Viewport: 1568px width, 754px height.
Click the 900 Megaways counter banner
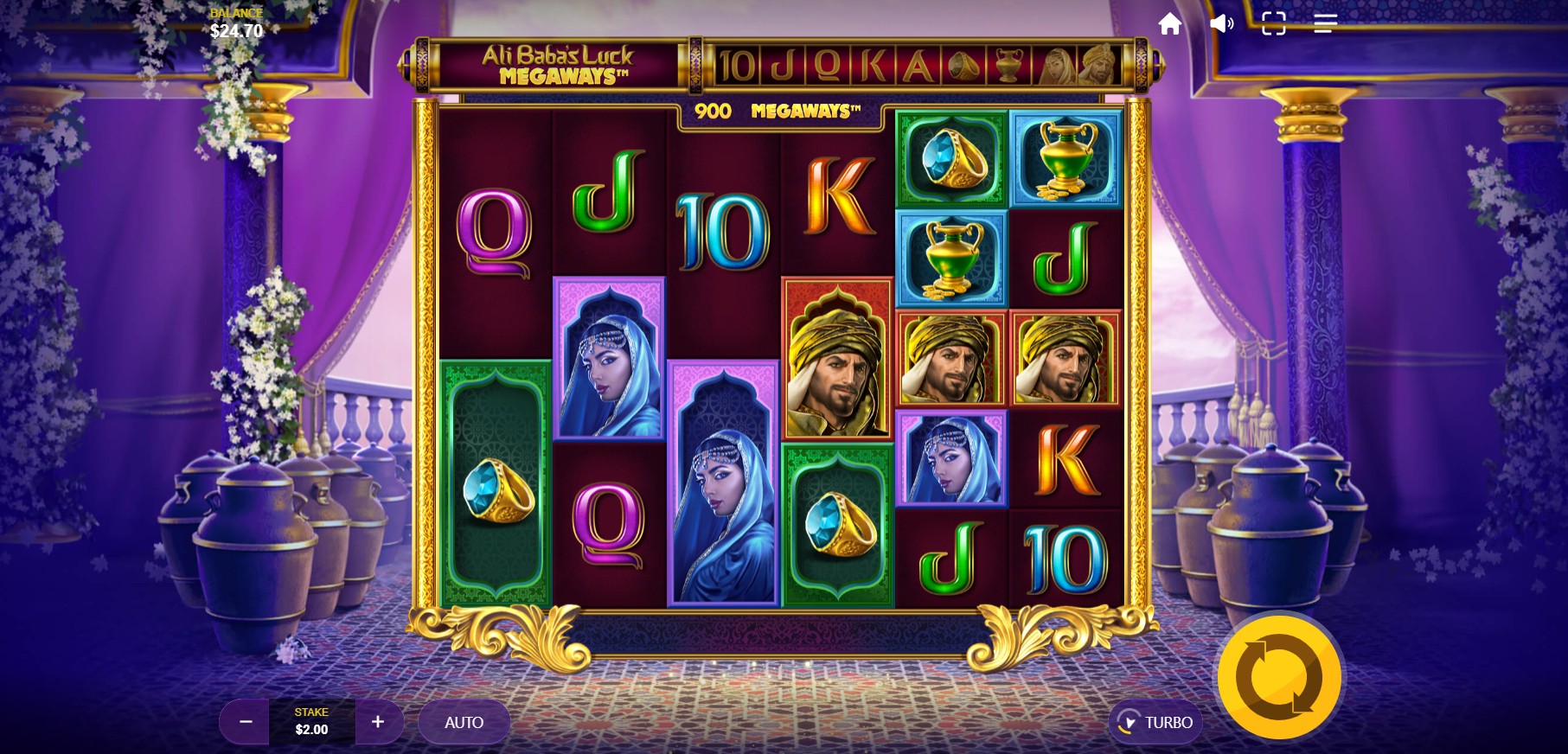click(x=778, y=111)
